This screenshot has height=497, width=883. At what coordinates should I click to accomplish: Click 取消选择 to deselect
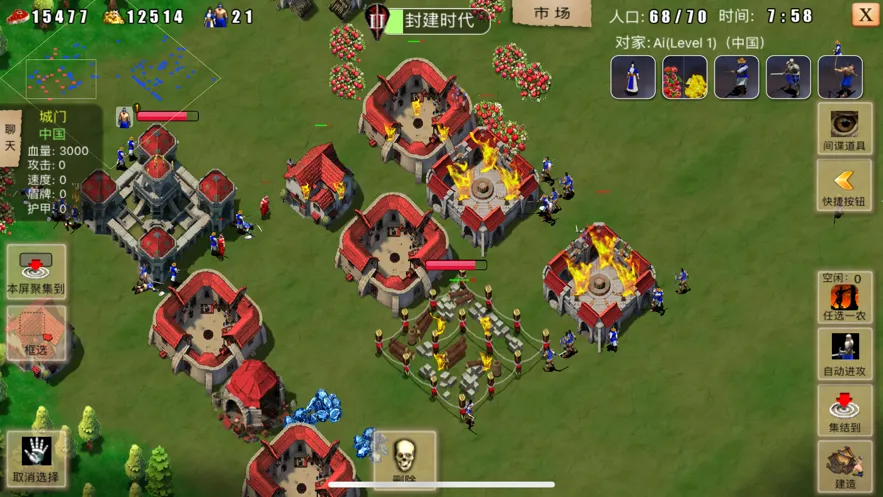point(36,459)
